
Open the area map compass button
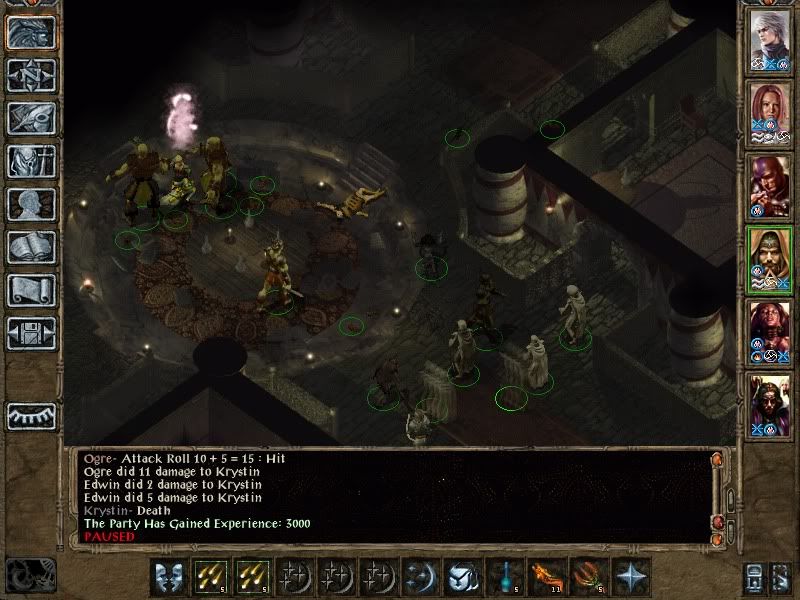coord(31,75)
